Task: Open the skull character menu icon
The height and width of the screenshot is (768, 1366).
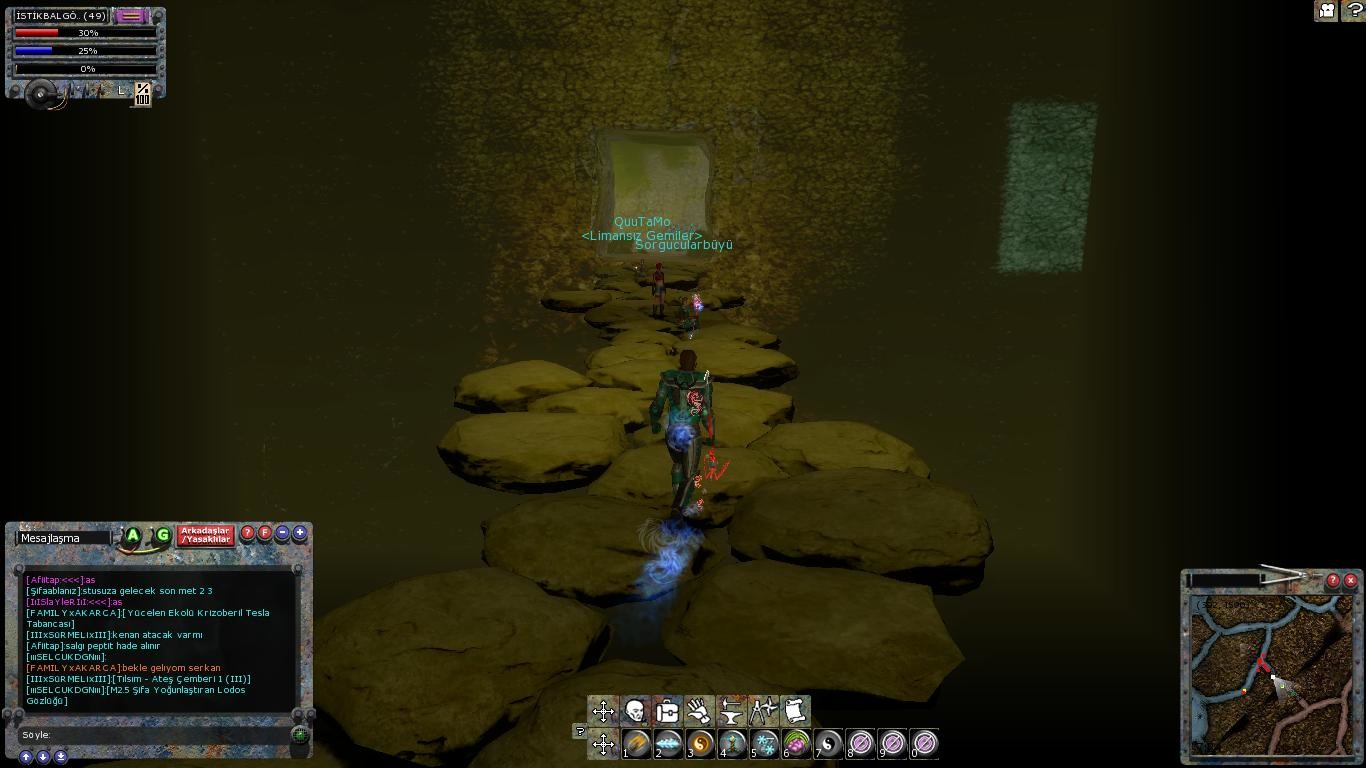Action: pyautogui.click(x=635, y=711)
